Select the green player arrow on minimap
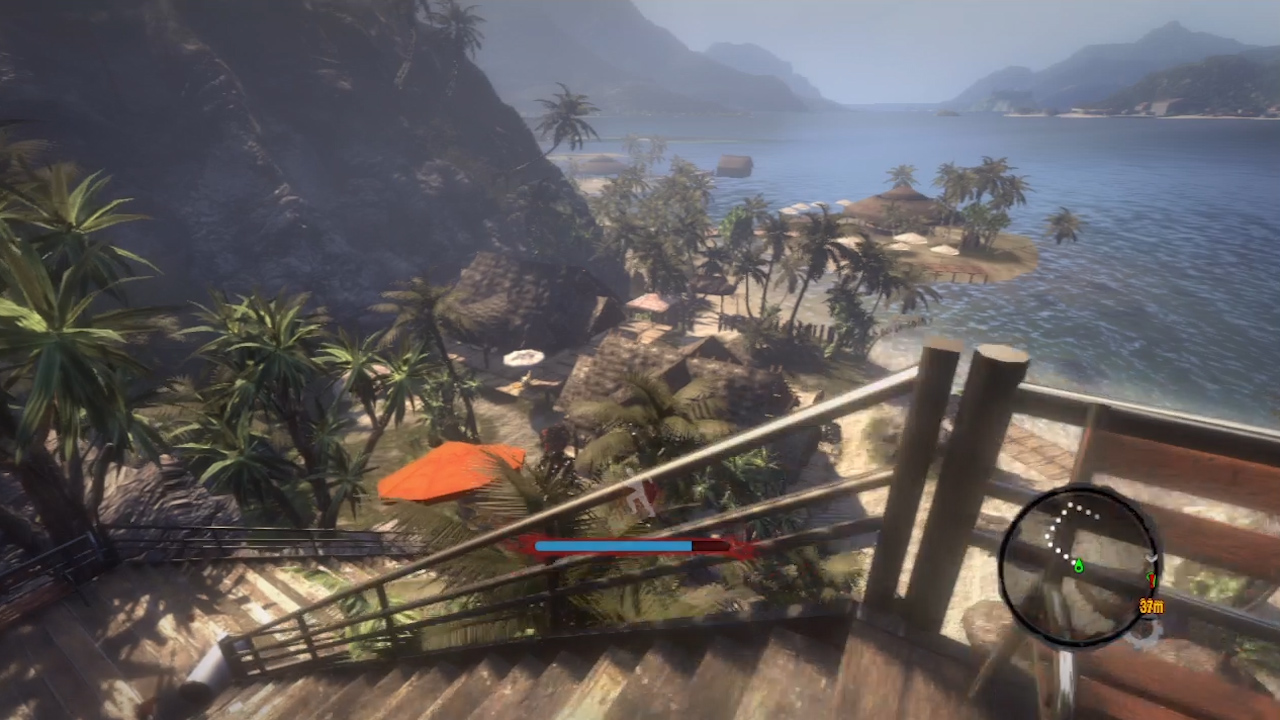Viewport: 1280px width, 720px height. (1078, 567)
